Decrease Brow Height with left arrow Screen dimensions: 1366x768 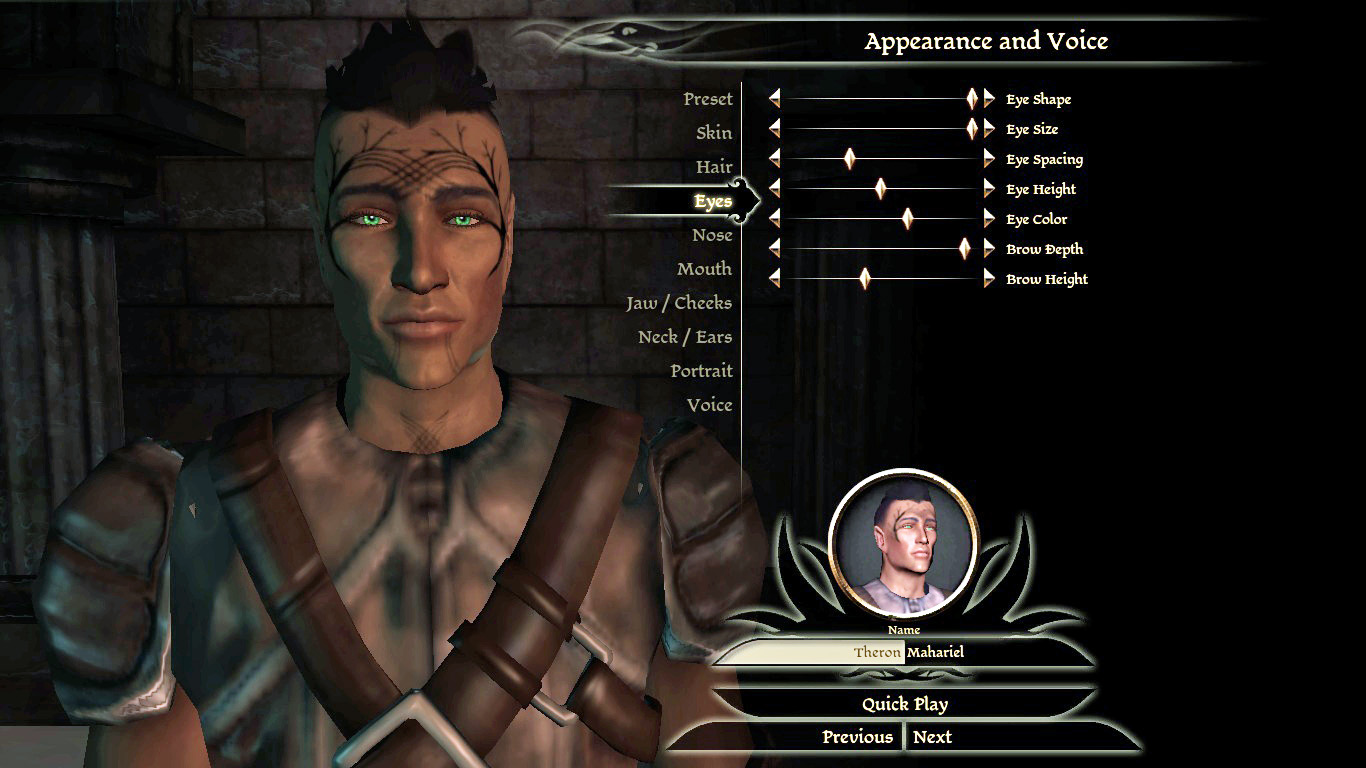tap(774, 279)
